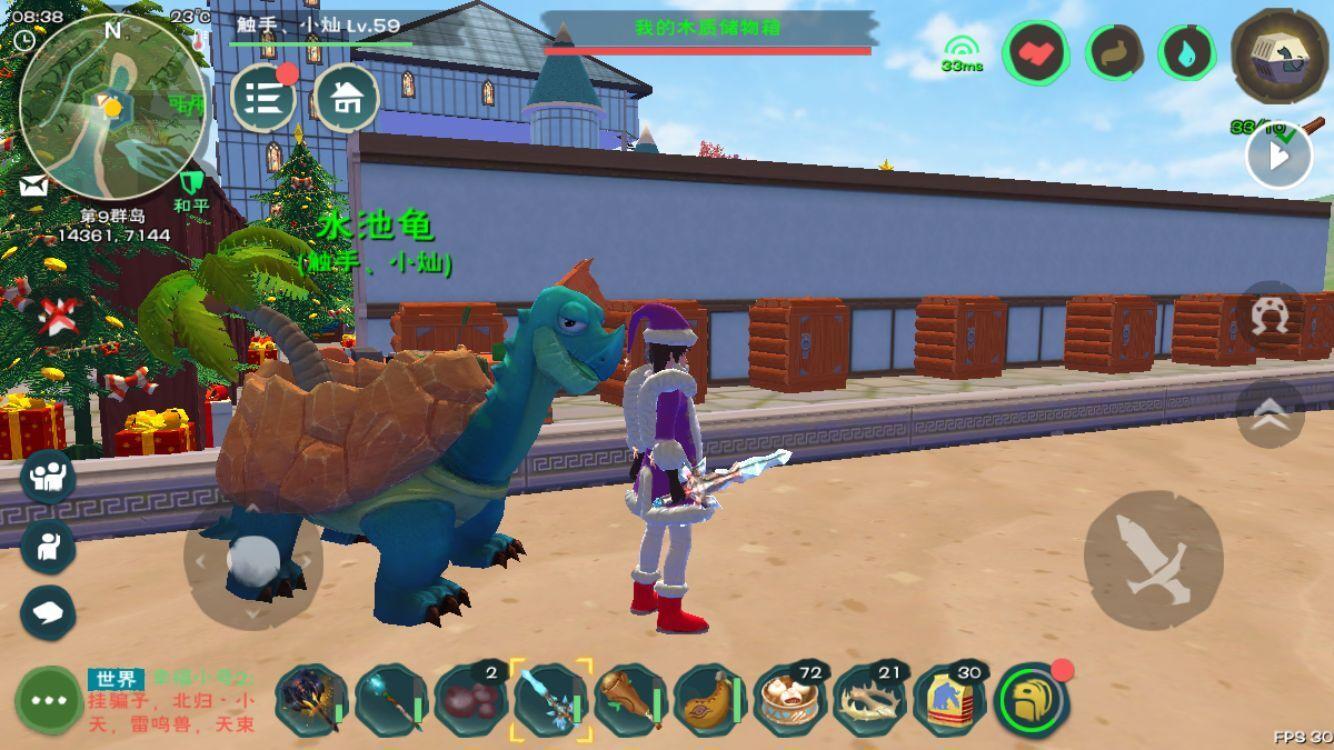1334x750 pixels.
Task: Tap the home house button
Action: (346, 98)
